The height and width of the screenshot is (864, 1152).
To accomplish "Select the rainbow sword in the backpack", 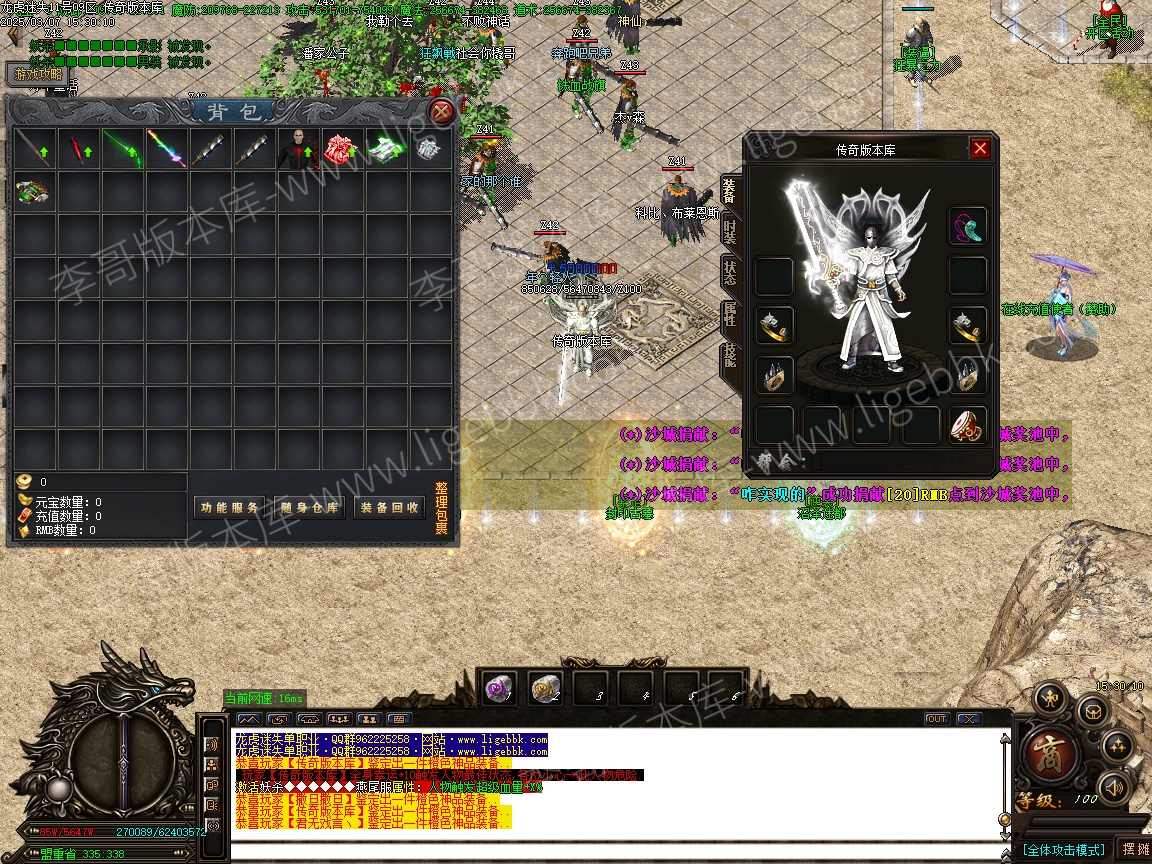I will [x=167, y=149].
